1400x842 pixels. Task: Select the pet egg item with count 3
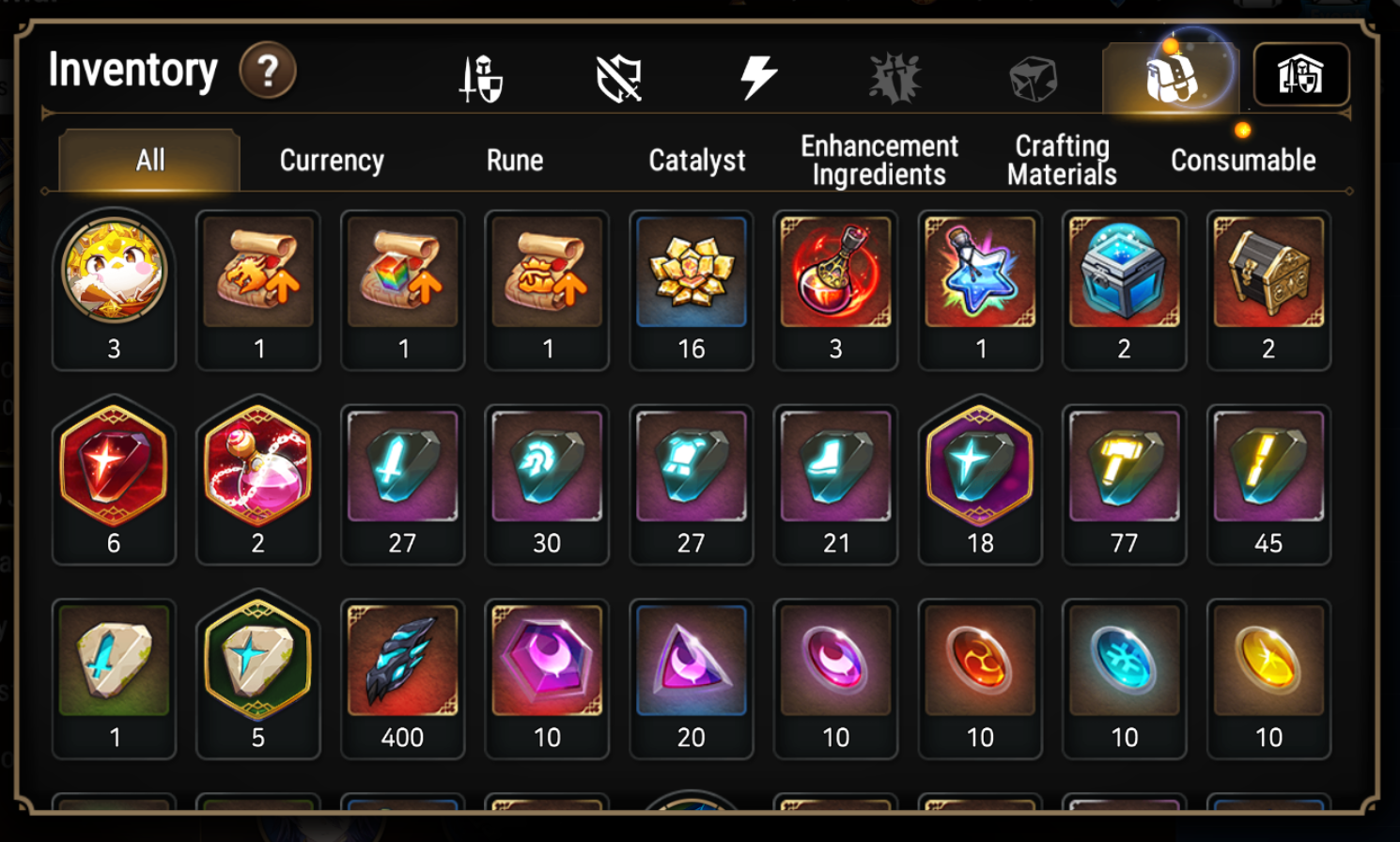[114, 277]
